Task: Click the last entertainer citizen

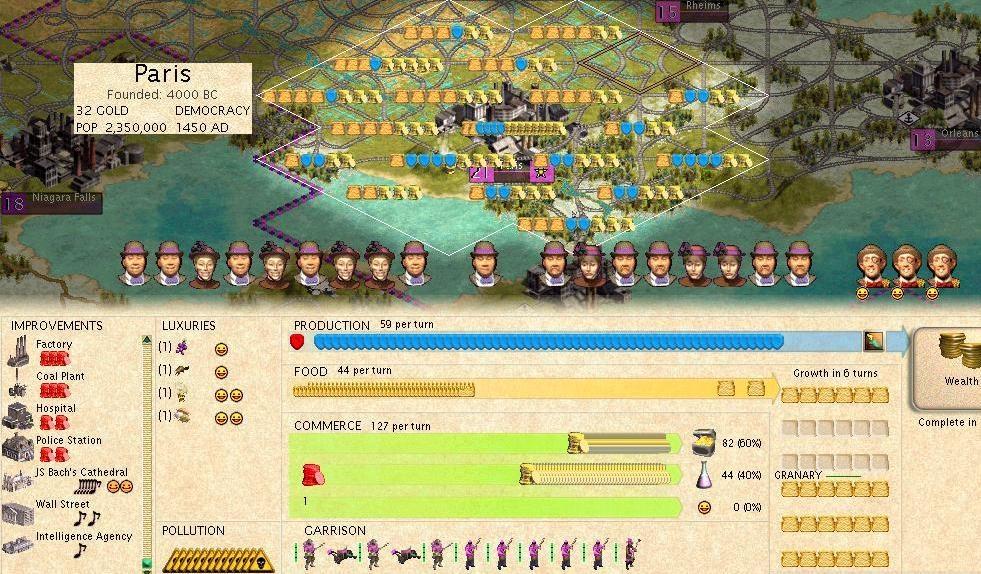Action: coord(938,267)
